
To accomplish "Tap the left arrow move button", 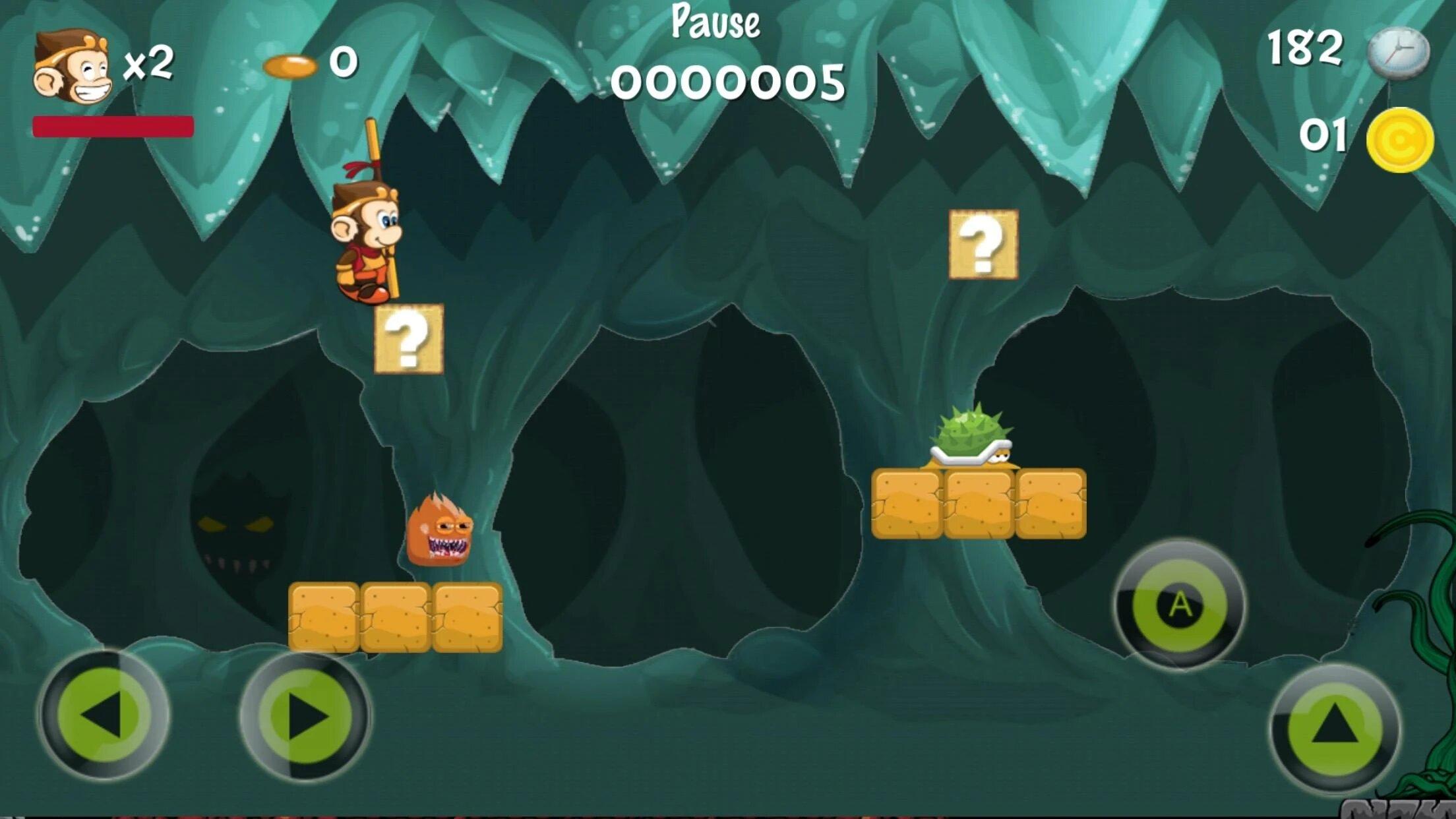I will (104, 715).
